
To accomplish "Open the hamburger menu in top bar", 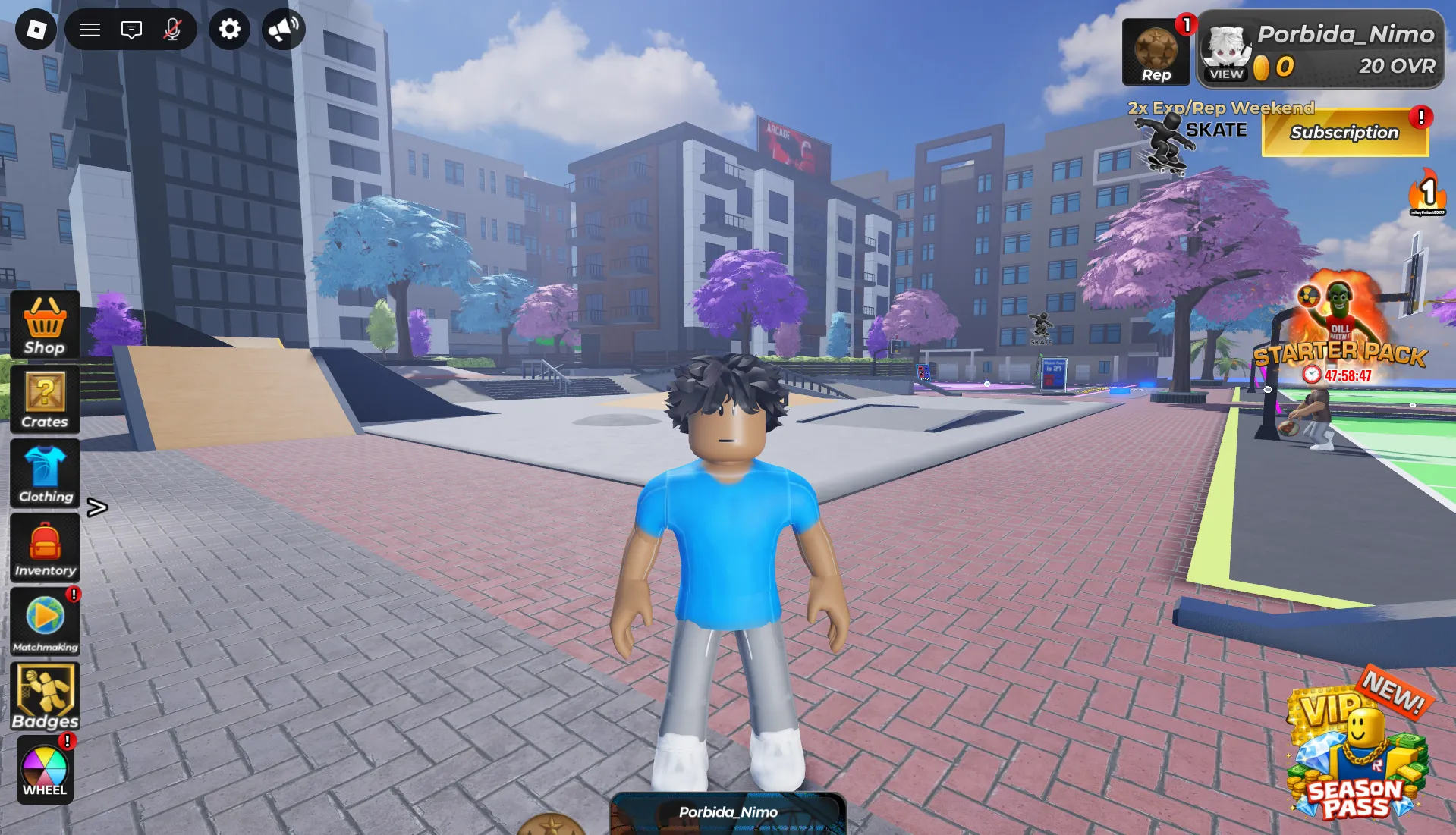I will coord(90,30).
